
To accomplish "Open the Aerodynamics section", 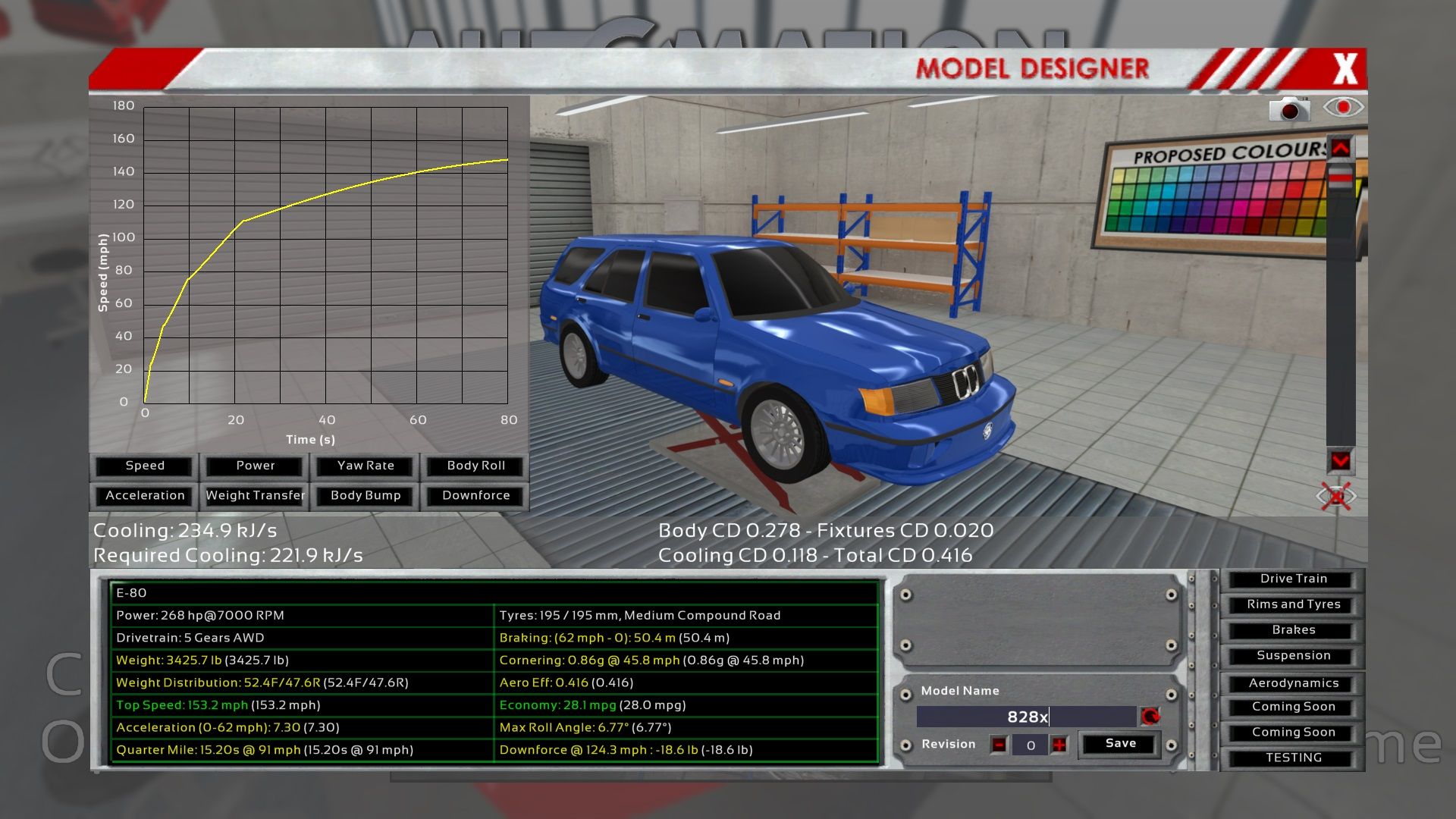I will point(1293,683).
